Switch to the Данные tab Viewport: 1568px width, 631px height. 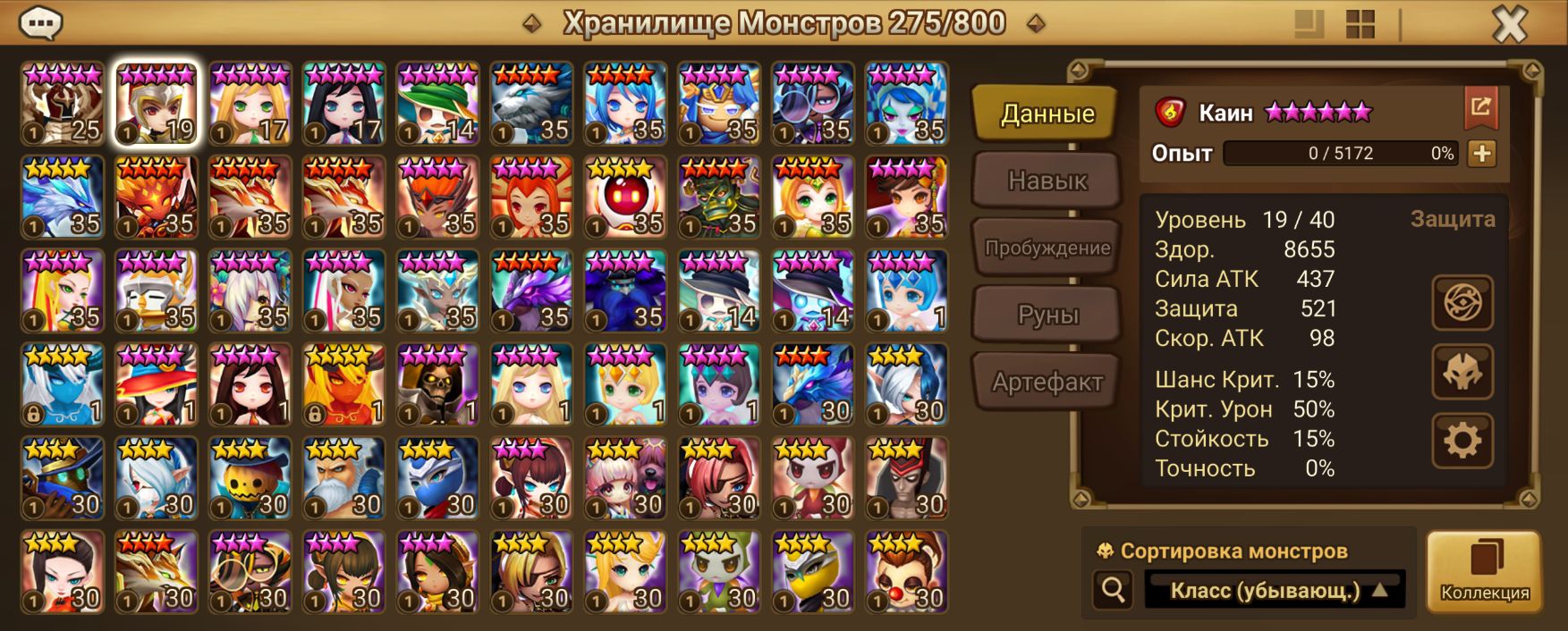(x=1046, y=114)
